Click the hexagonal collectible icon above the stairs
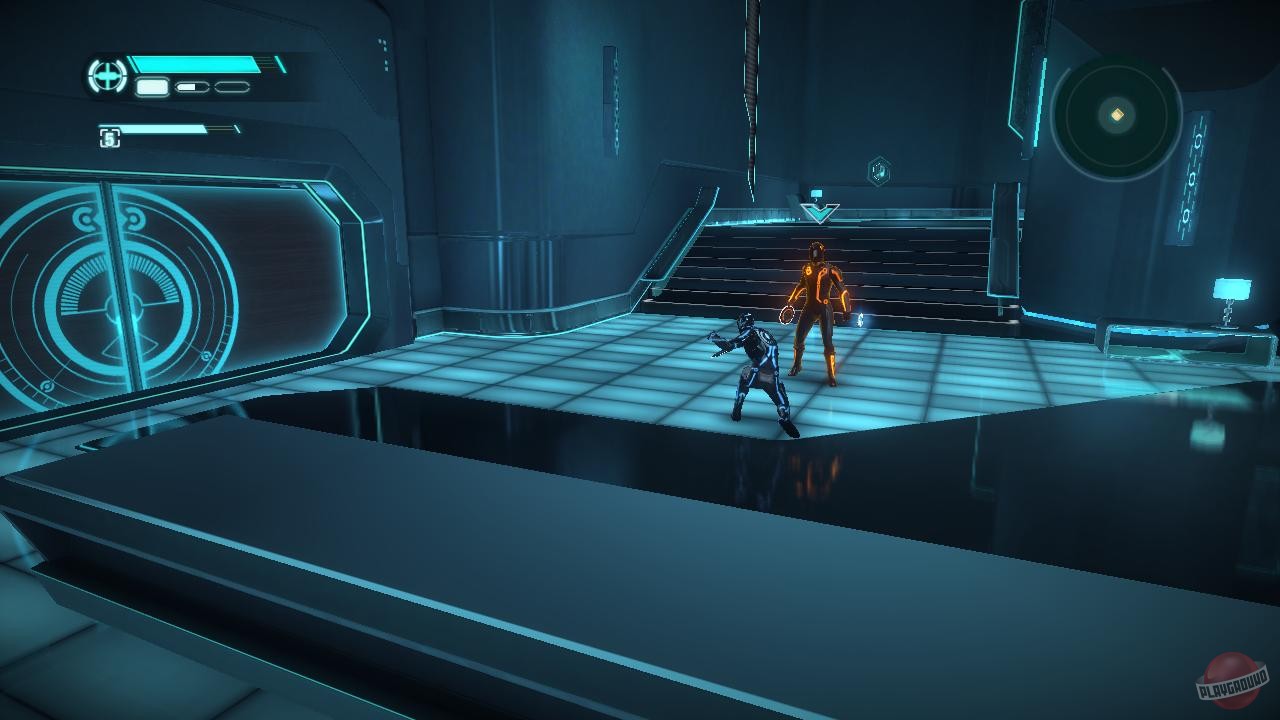This screenshot has height=720, width=1280. tap(878, 170)
